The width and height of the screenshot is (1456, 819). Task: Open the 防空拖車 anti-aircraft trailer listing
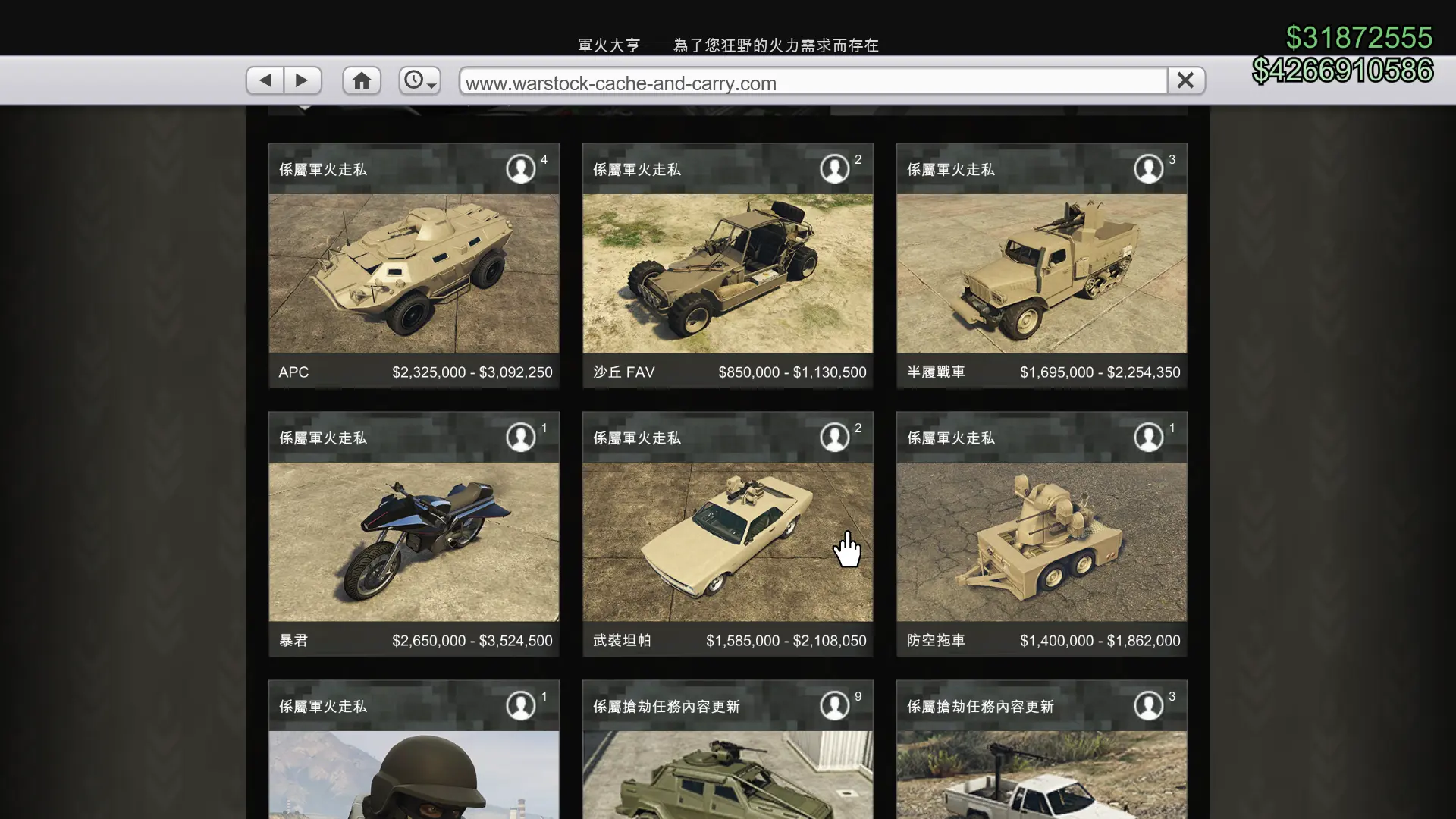point(1041,541)
